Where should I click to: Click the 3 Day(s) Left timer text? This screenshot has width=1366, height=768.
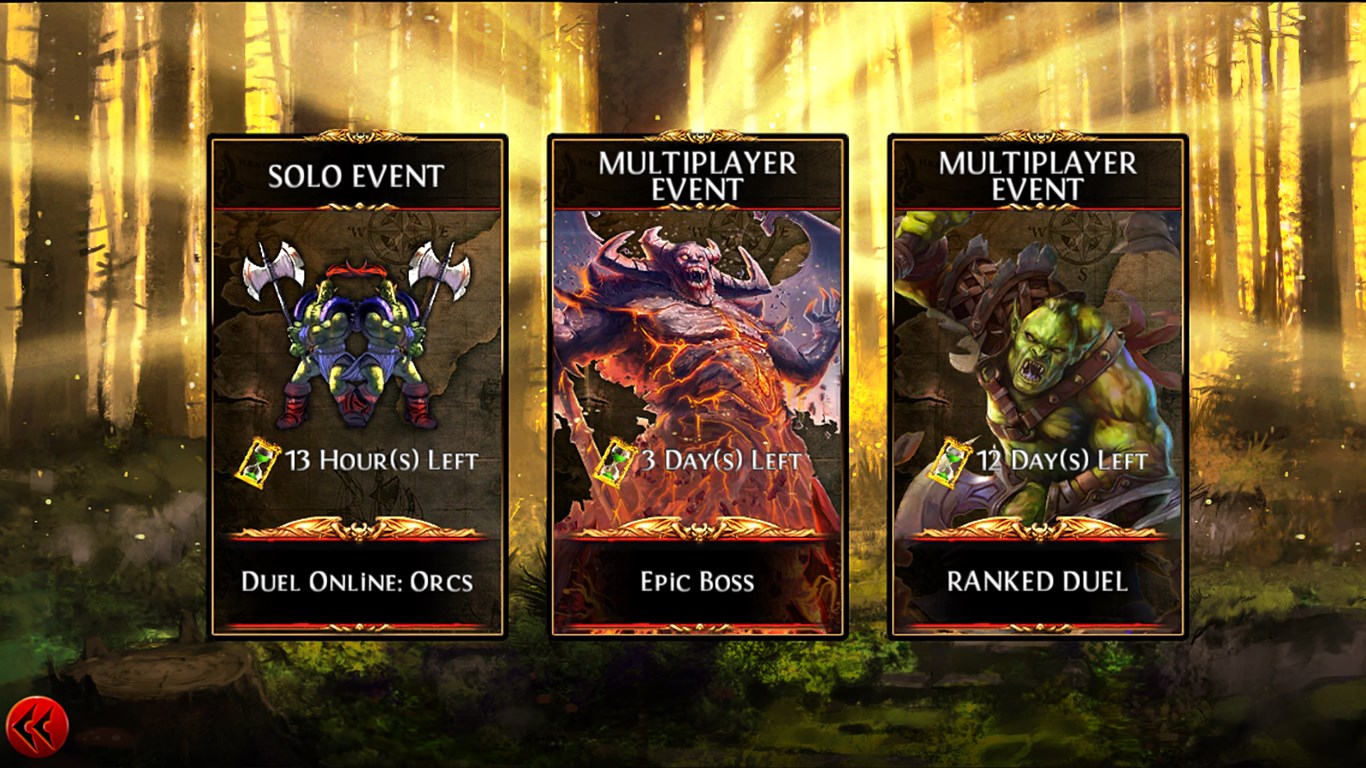720,460
